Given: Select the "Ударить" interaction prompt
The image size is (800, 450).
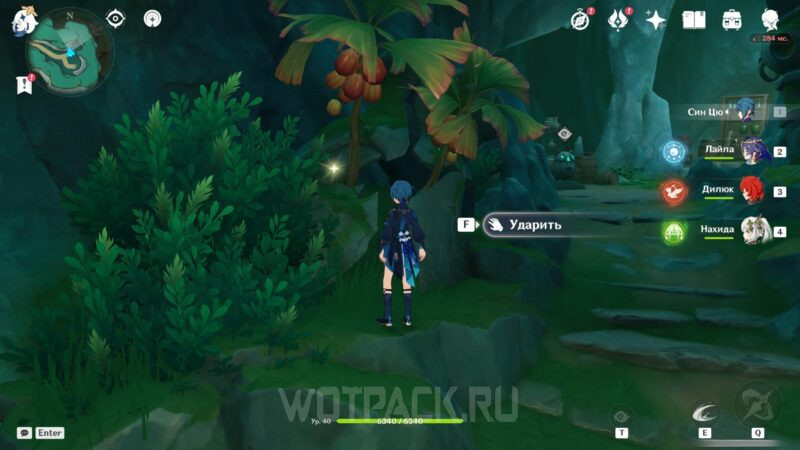Looking at the screenshot, I should [528, 225].
